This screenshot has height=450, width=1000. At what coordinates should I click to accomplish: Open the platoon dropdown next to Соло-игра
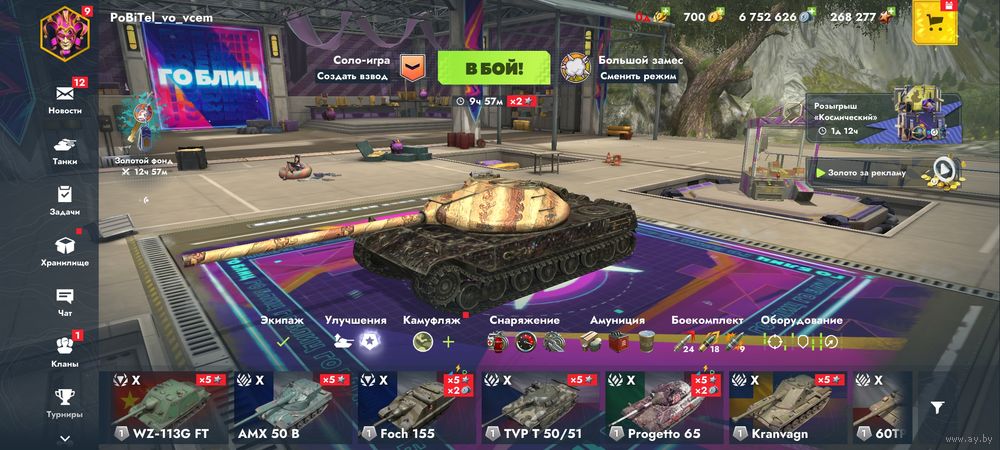click(x=412, y=68)
